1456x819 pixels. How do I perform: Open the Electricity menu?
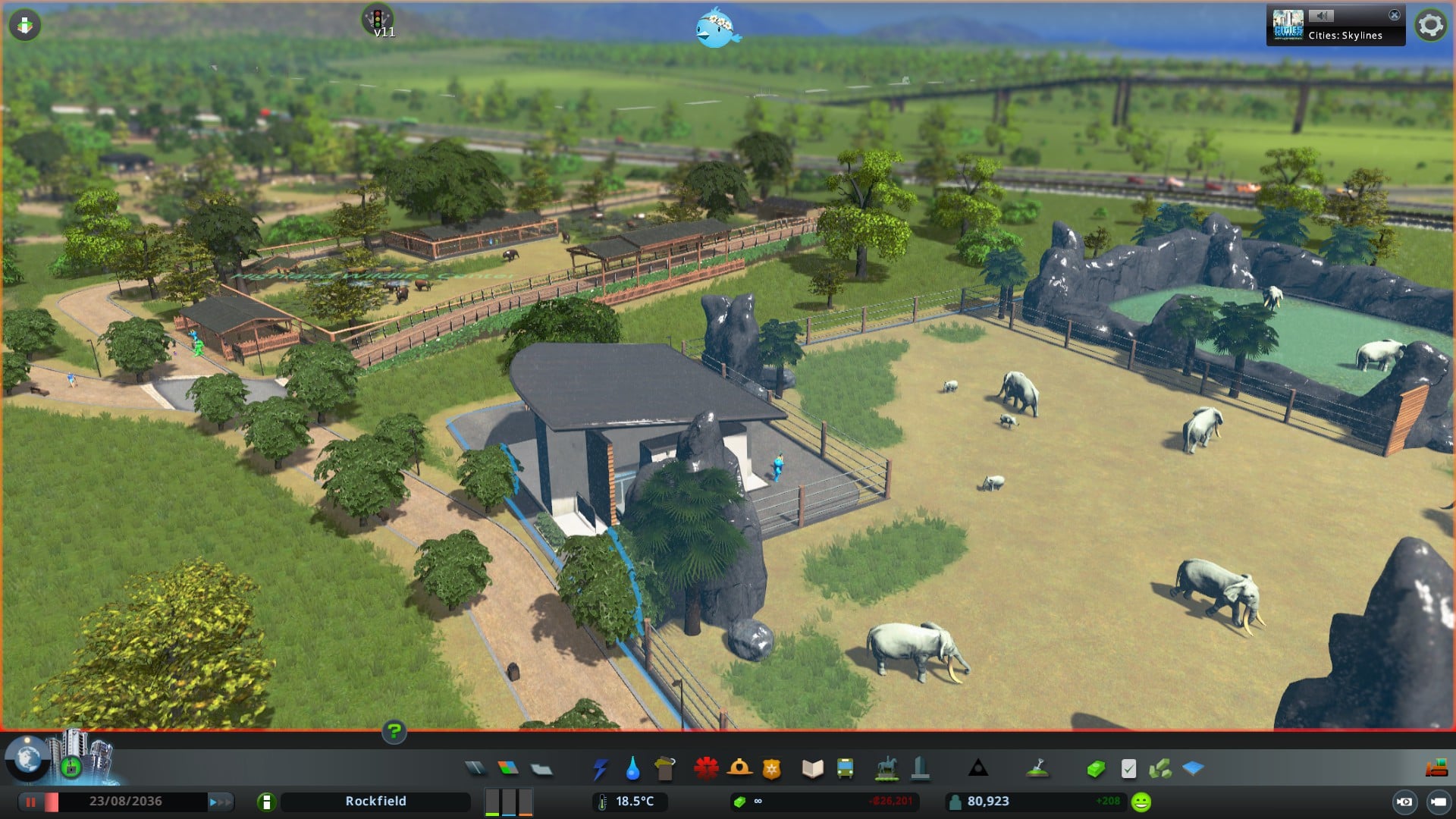(600, 769)
